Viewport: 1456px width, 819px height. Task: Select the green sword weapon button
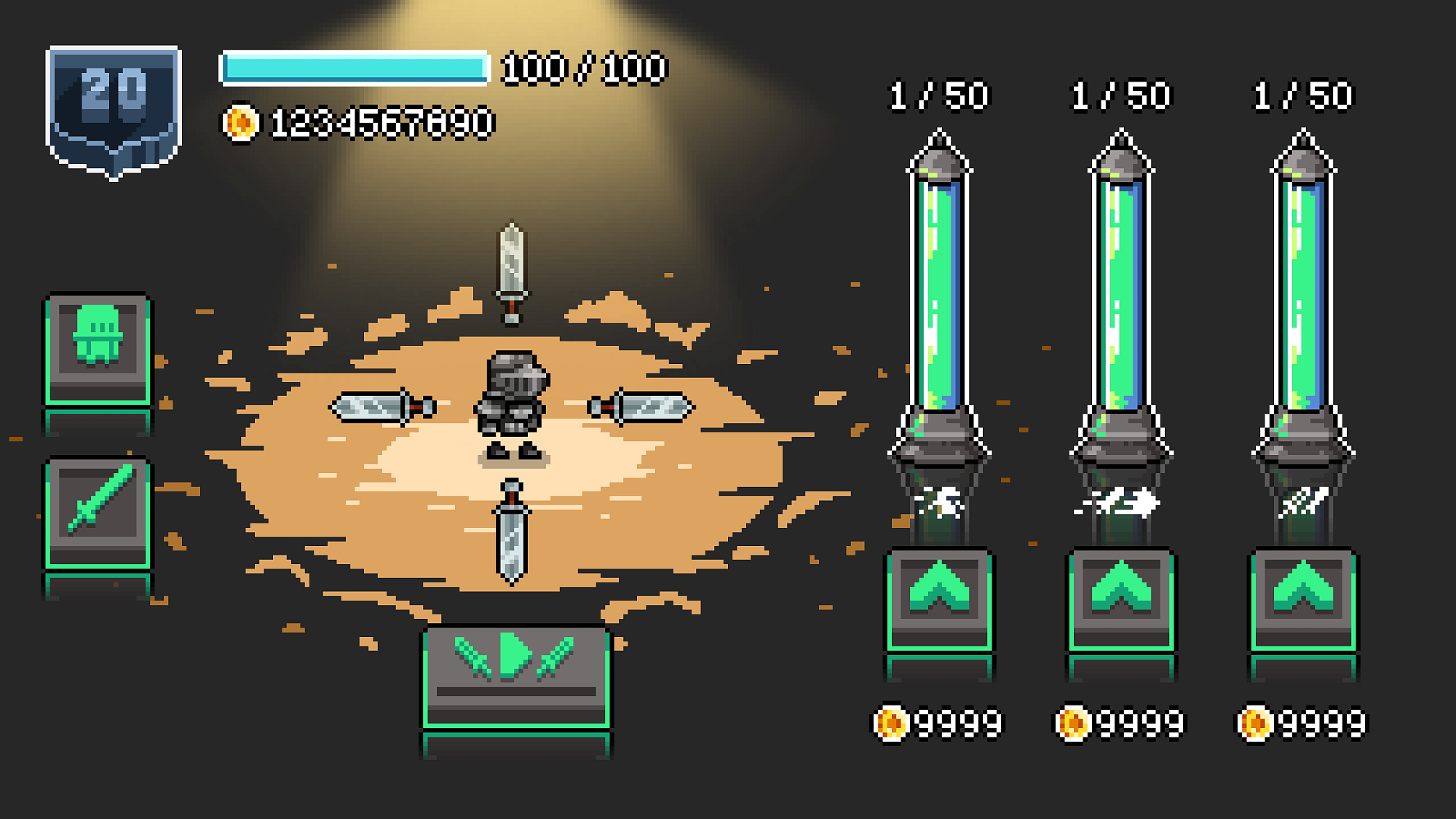[98, 511]
